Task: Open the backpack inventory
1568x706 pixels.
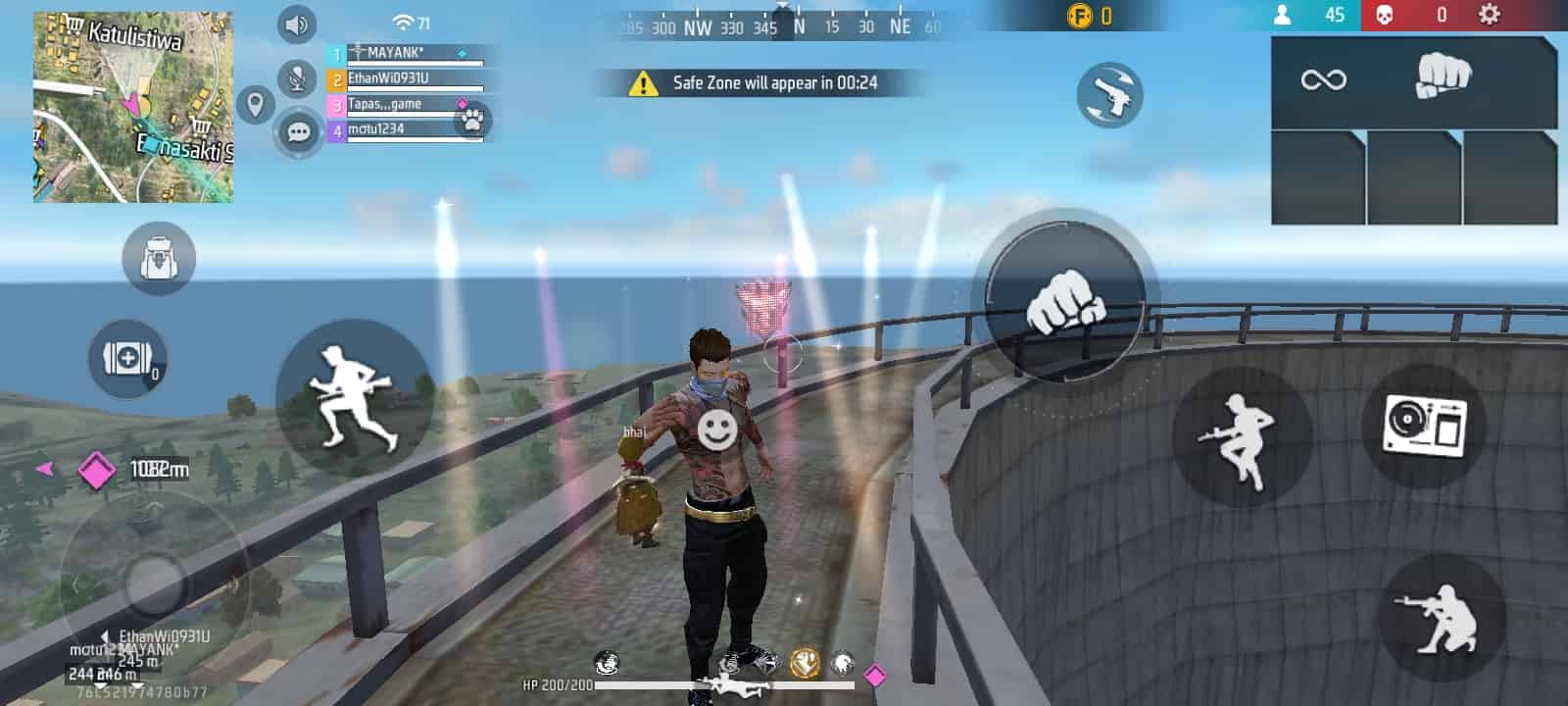Action: click(x=159, y=259)
